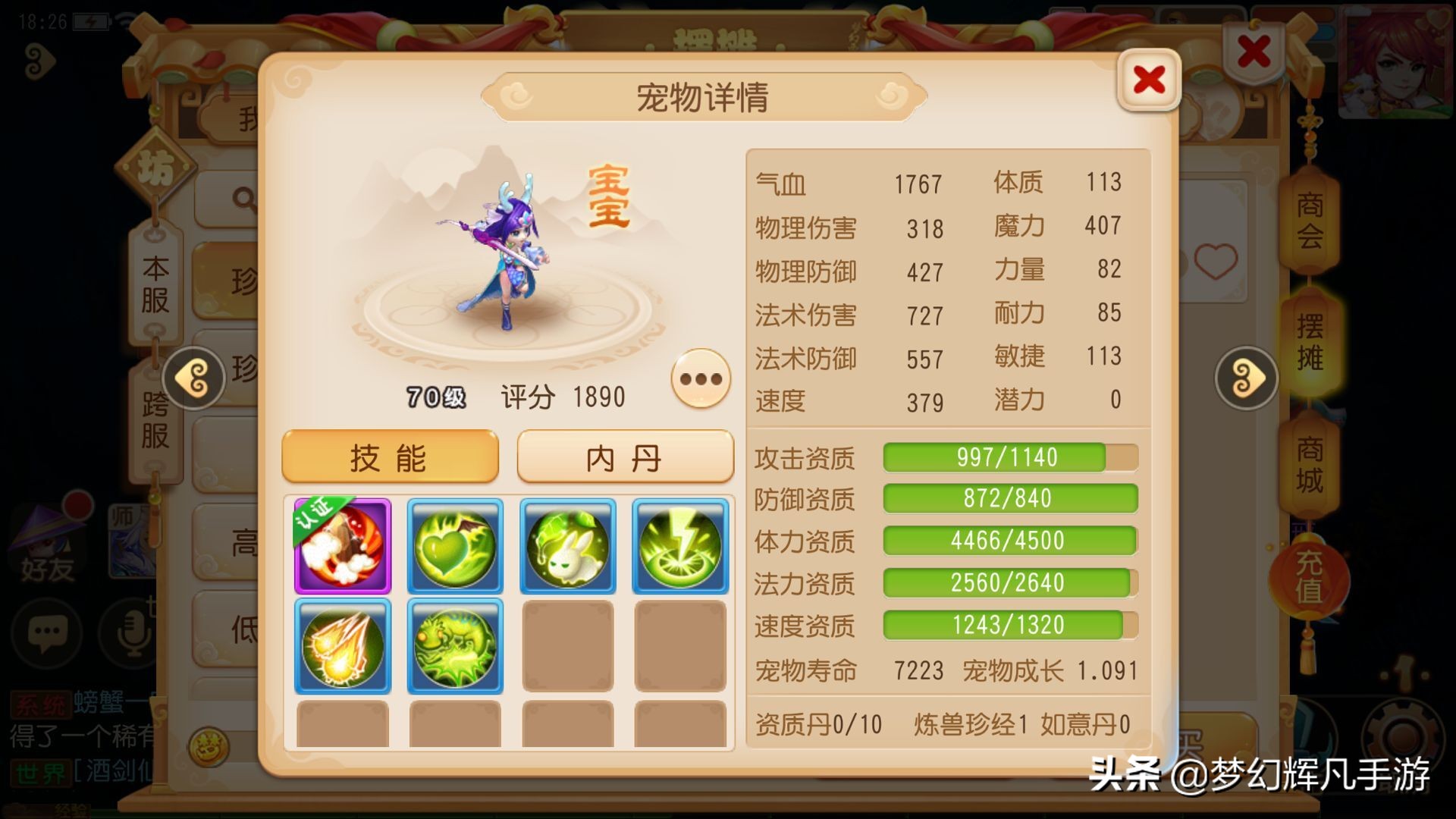Screen dimensions: 1456x819
Task: Open the green dragon skill icon
Action: coord(454,646)
